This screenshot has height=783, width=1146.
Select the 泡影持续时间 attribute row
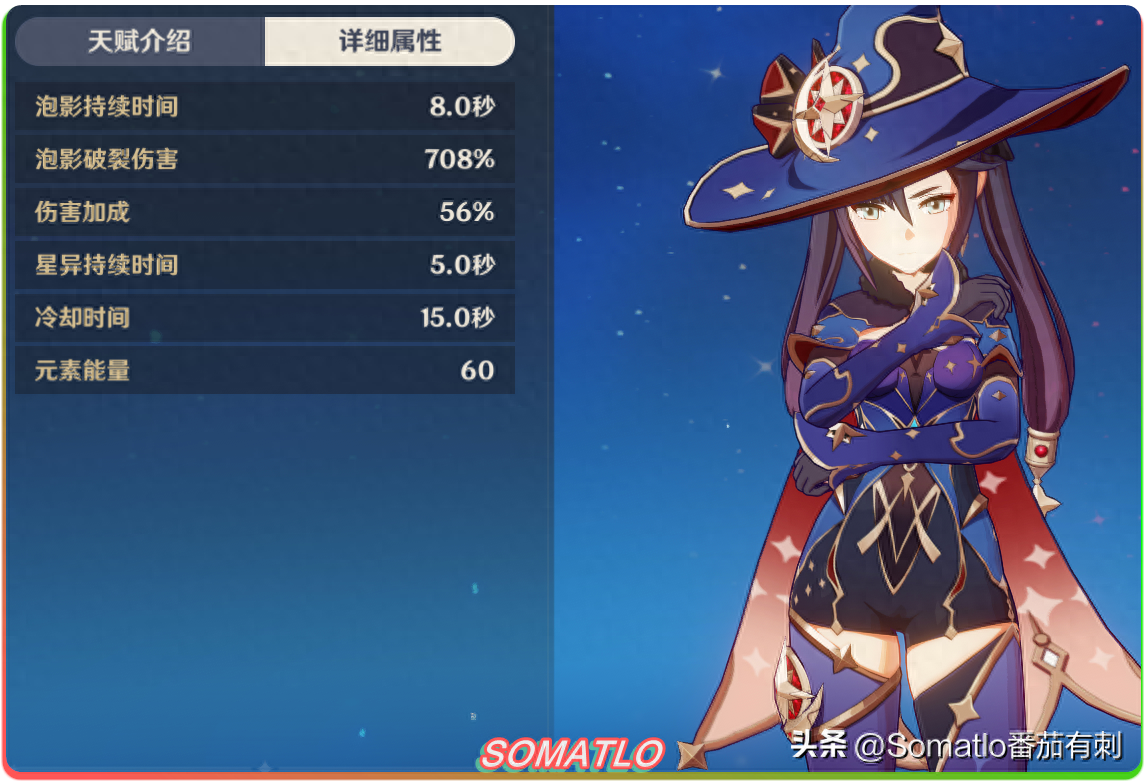pos(265,106)
